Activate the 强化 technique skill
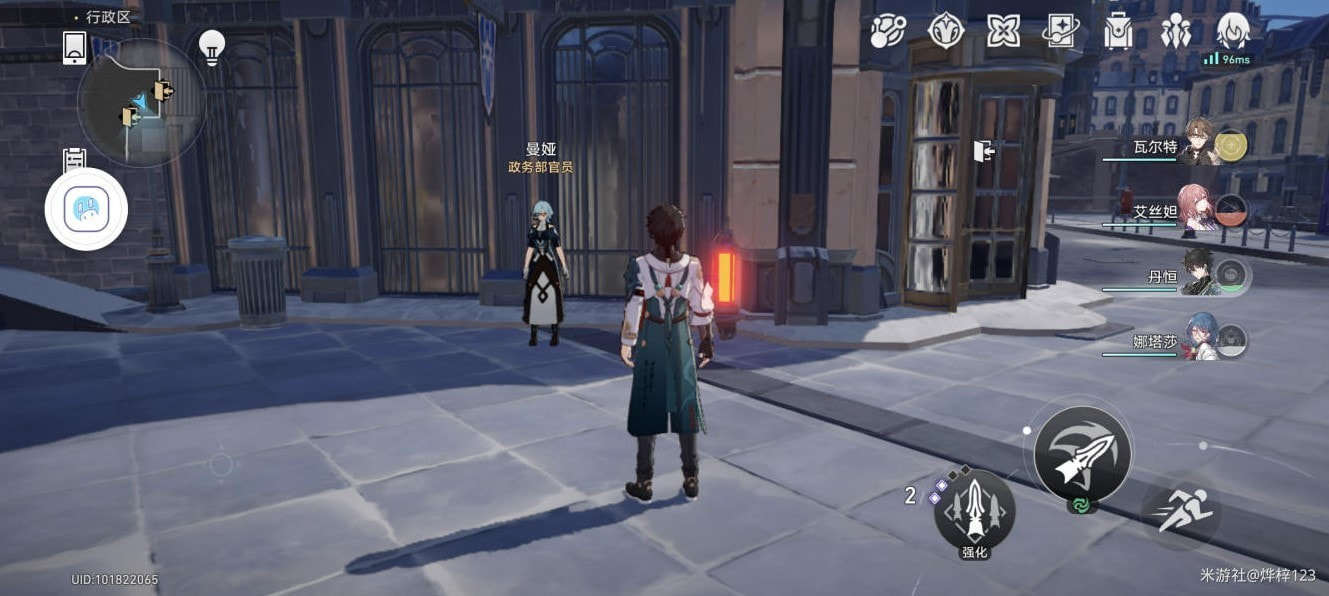The width and height of the screenshot is (1329, 596). [974, 513]
